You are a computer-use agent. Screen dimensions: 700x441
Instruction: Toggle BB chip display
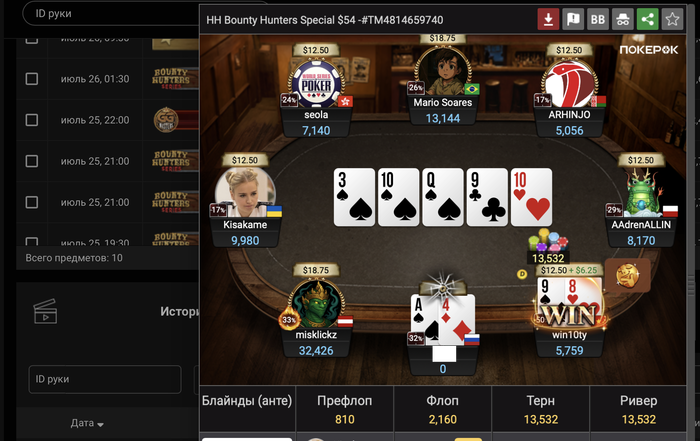(598, 19)
